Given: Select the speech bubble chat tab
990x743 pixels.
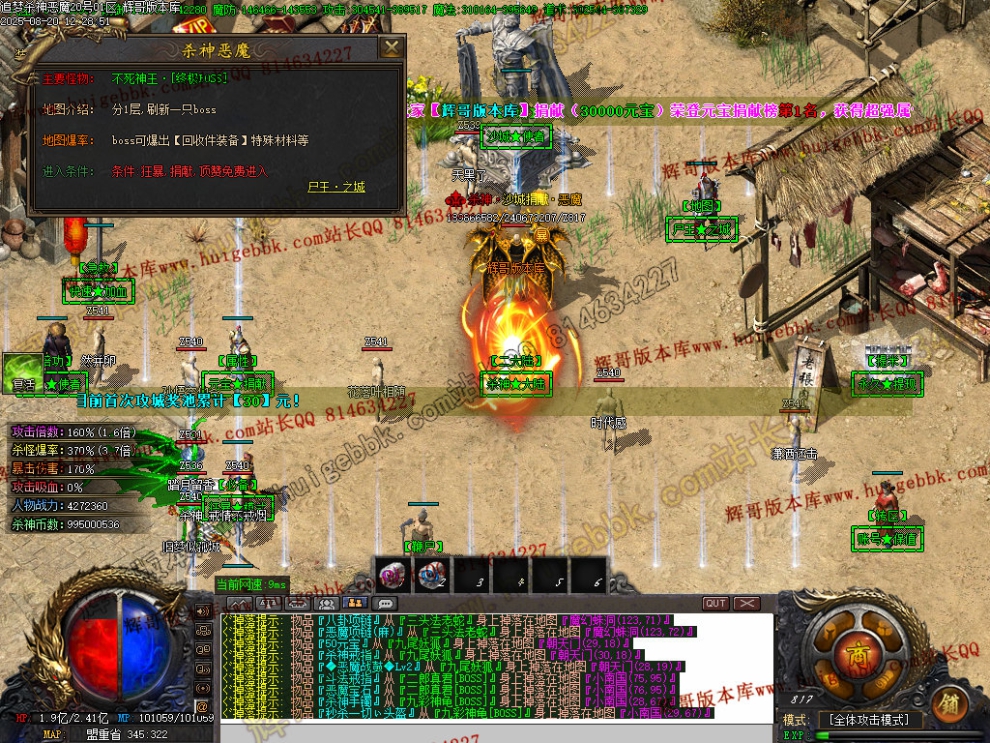Looking at the screenshot, I should [x=384, y=604].
